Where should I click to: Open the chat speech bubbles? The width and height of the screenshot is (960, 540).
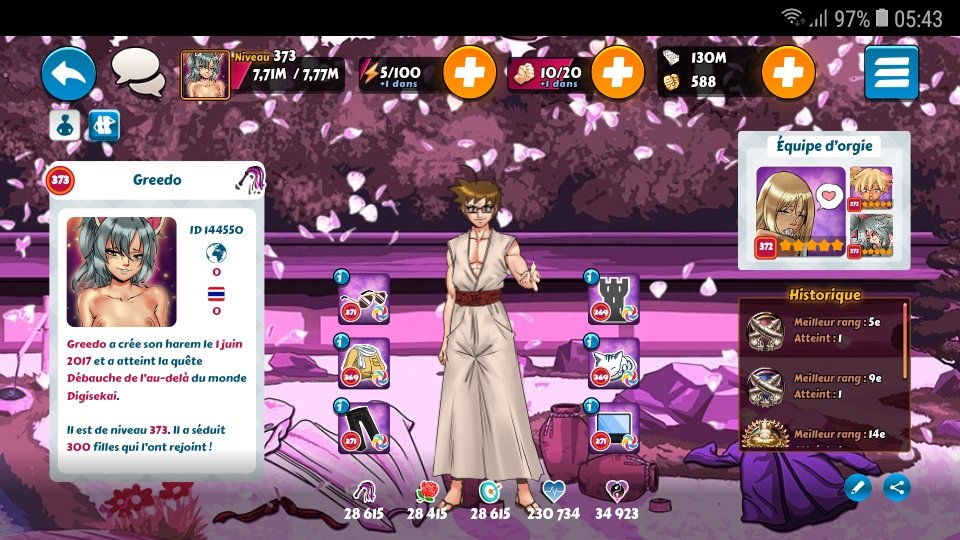click(x=138, y=72)
